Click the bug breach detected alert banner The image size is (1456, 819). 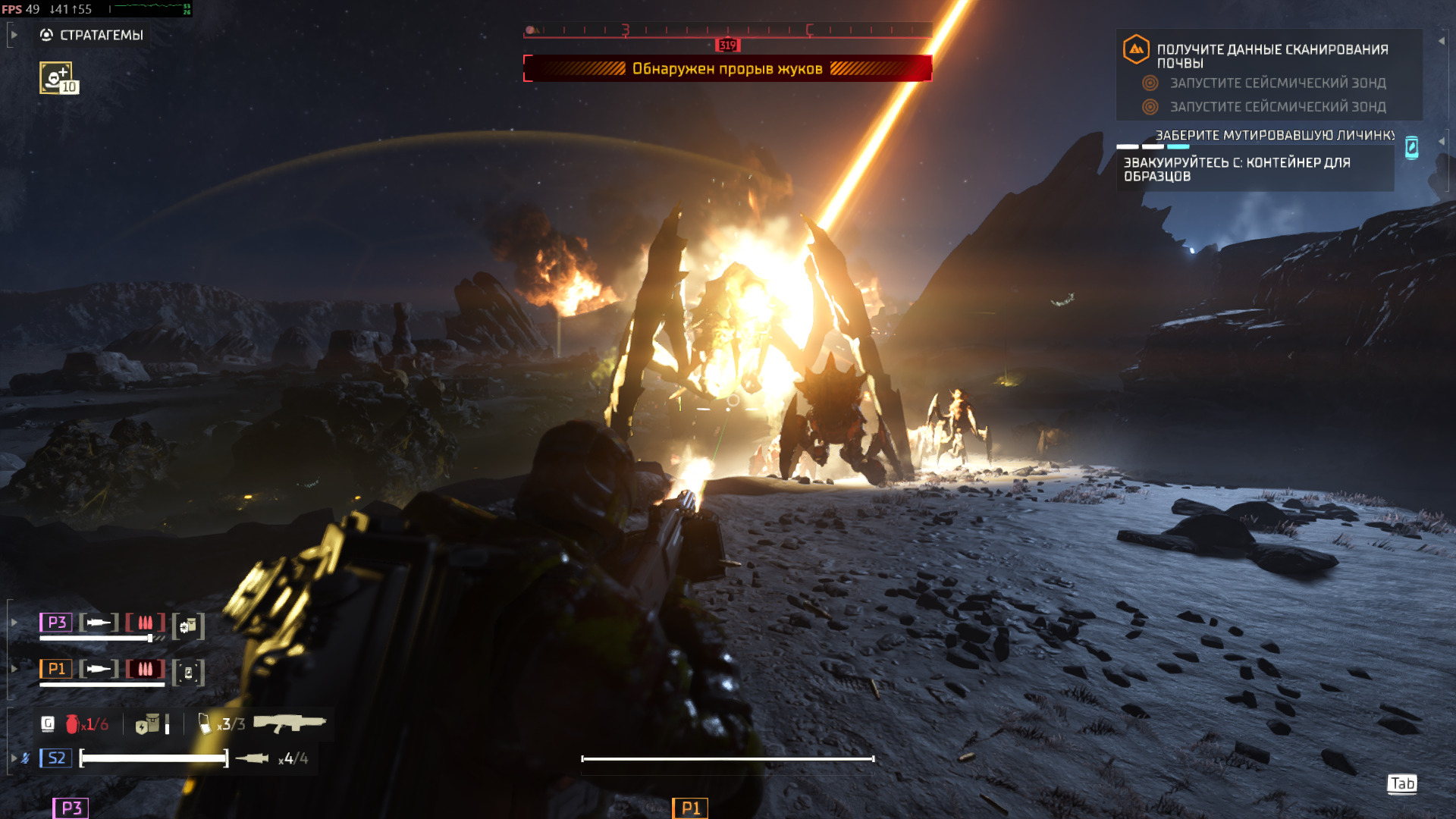point(726,68)
